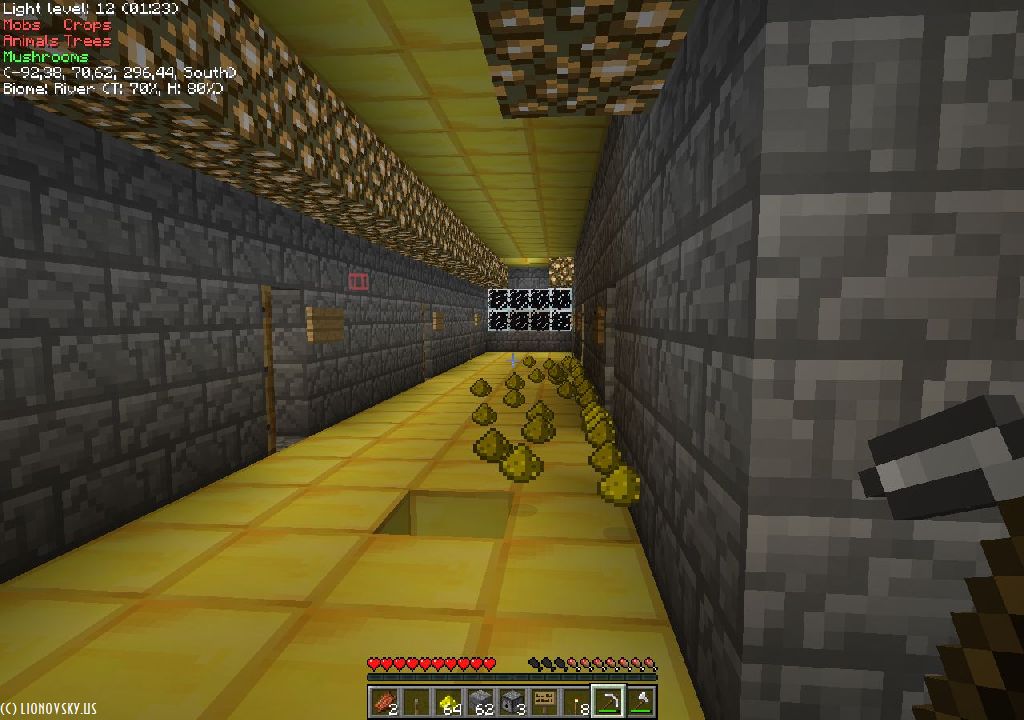Select the wooden sign hotbar slot
The width and height of the screenshot is (1024, 720).
point(544,702)
